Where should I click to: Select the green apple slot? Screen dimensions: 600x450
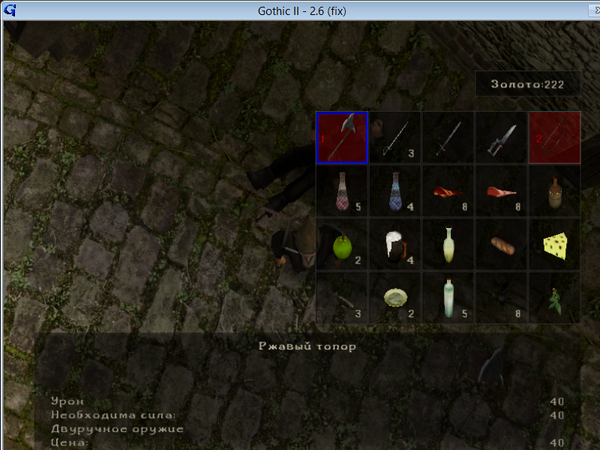coord(342,243)
